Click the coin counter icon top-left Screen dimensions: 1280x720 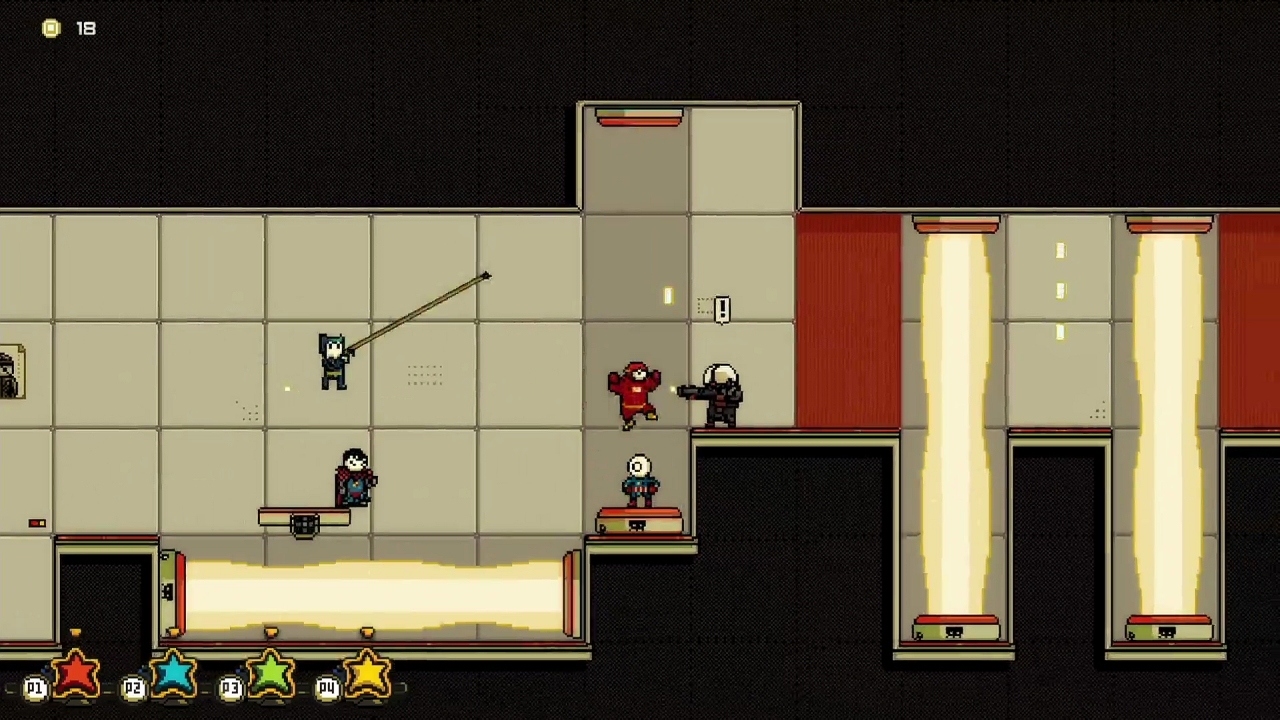pyautogui.click(x=50, y=28)
